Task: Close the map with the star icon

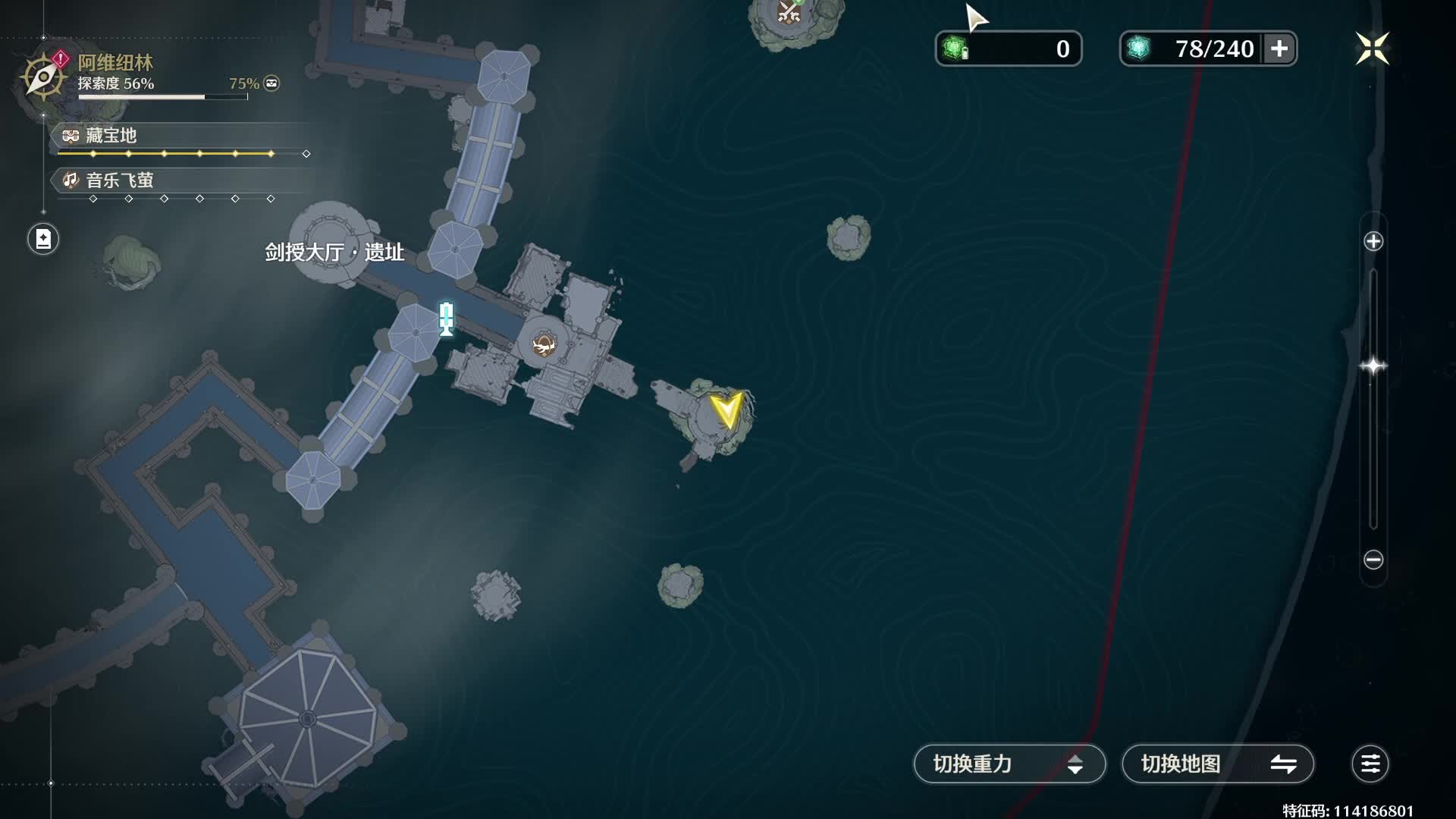Action: (1372, 49)
